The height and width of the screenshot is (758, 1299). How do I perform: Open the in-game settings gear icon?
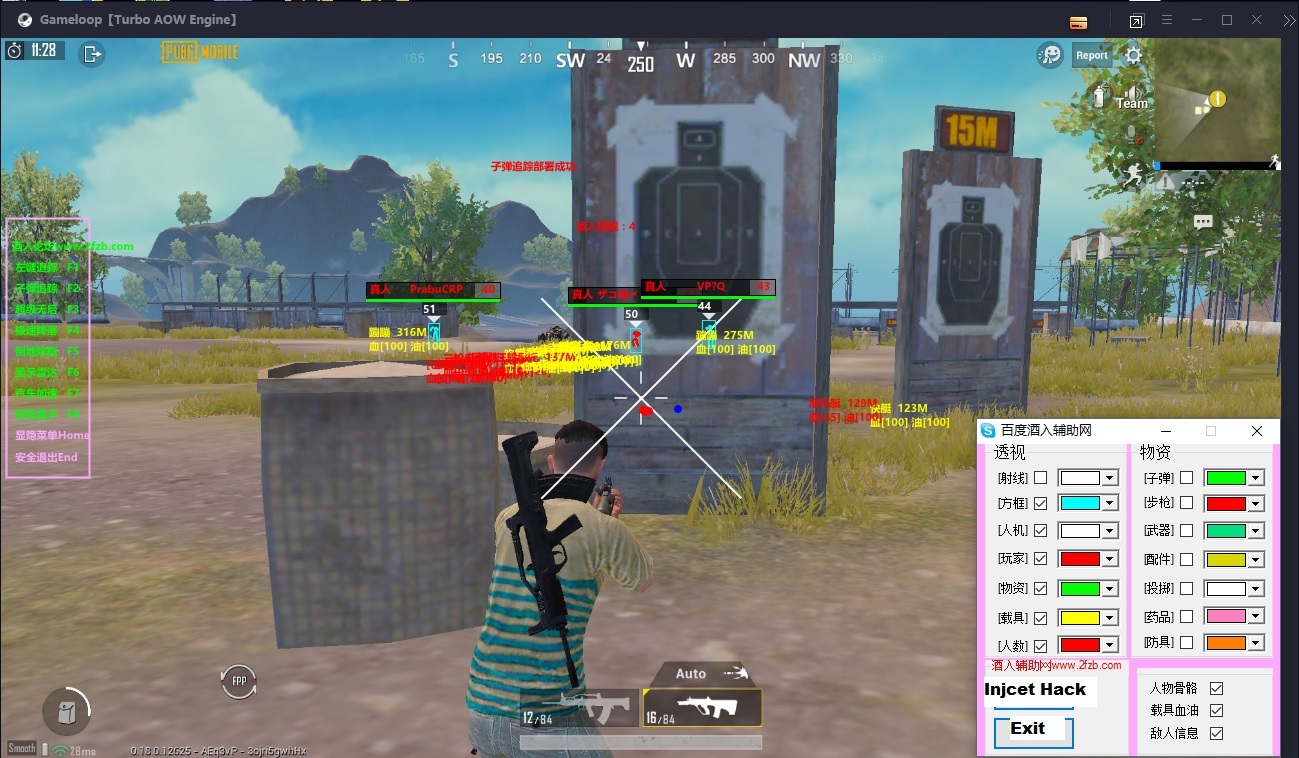[x=1133, y=55]
